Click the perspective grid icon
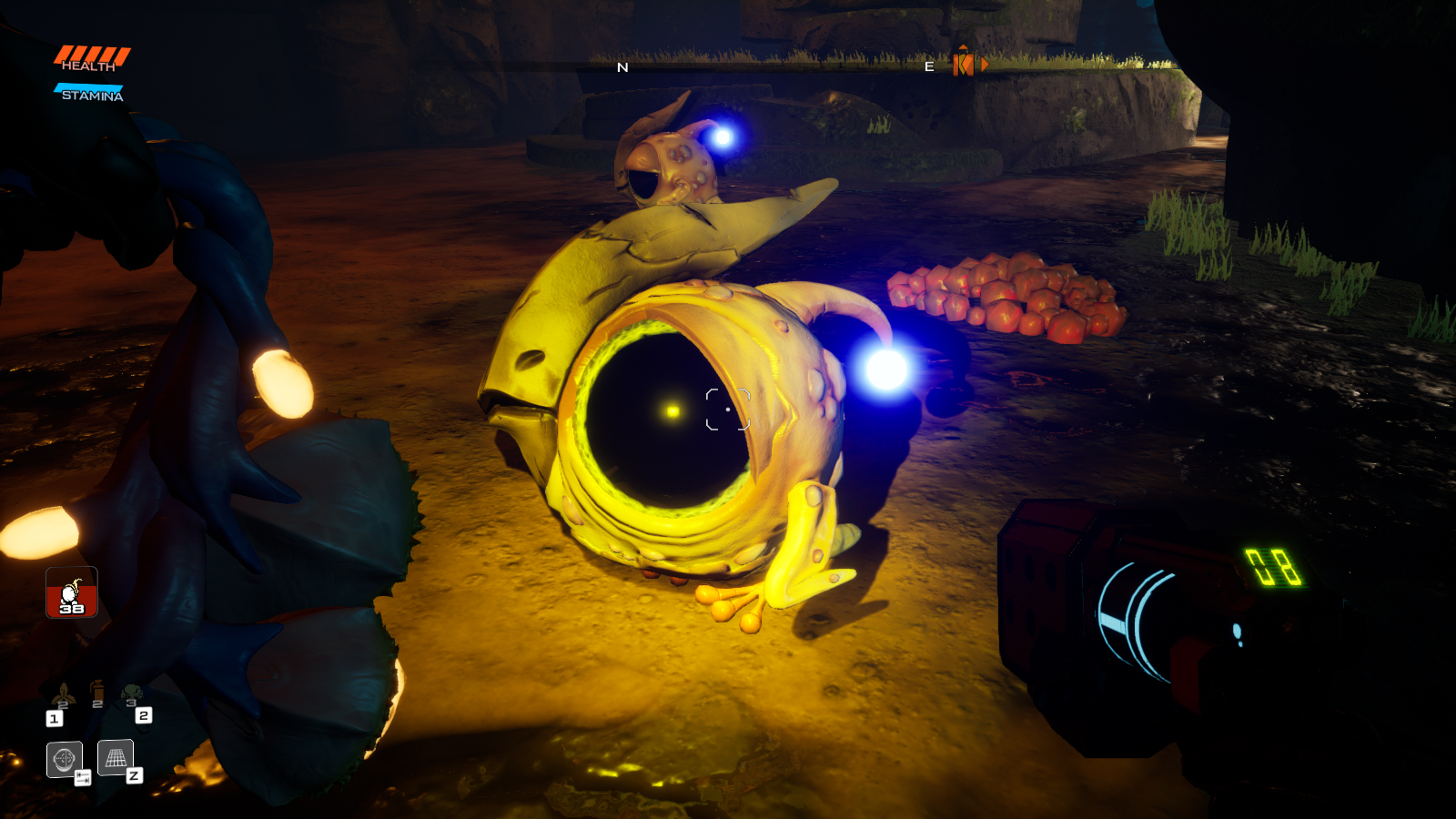Screen dimensions: 1456x819 click(x=116, y=757)
